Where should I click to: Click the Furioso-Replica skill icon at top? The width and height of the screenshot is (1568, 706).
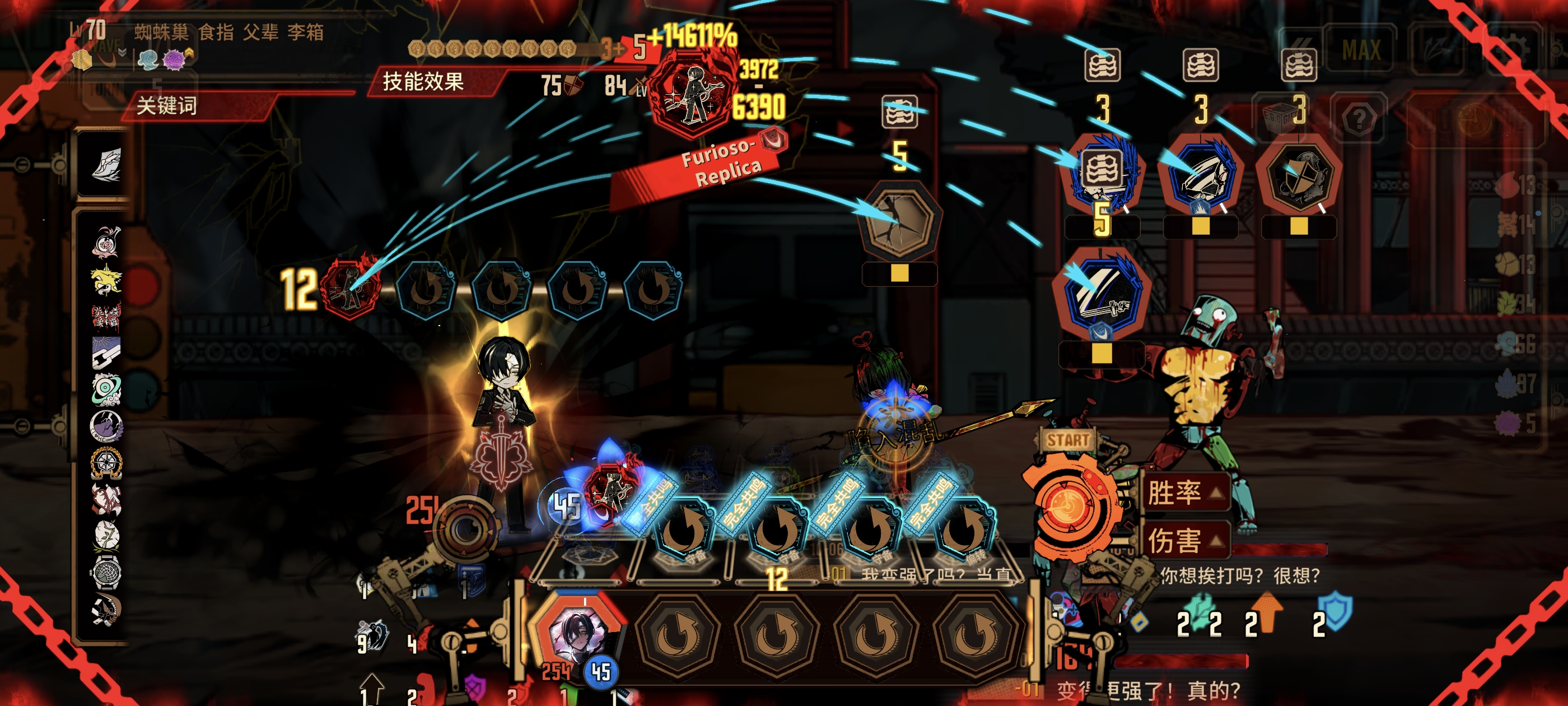[692, 96]
